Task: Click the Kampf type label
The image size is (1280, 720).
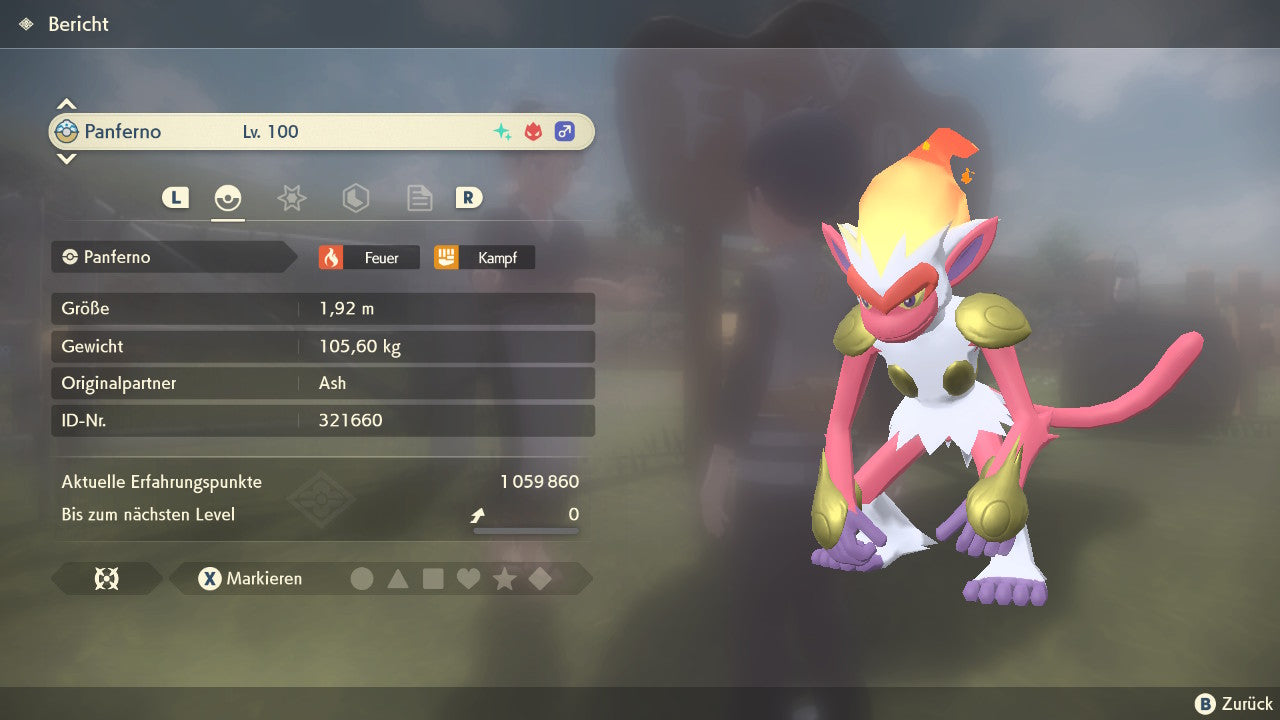Action: pos(484,258)
